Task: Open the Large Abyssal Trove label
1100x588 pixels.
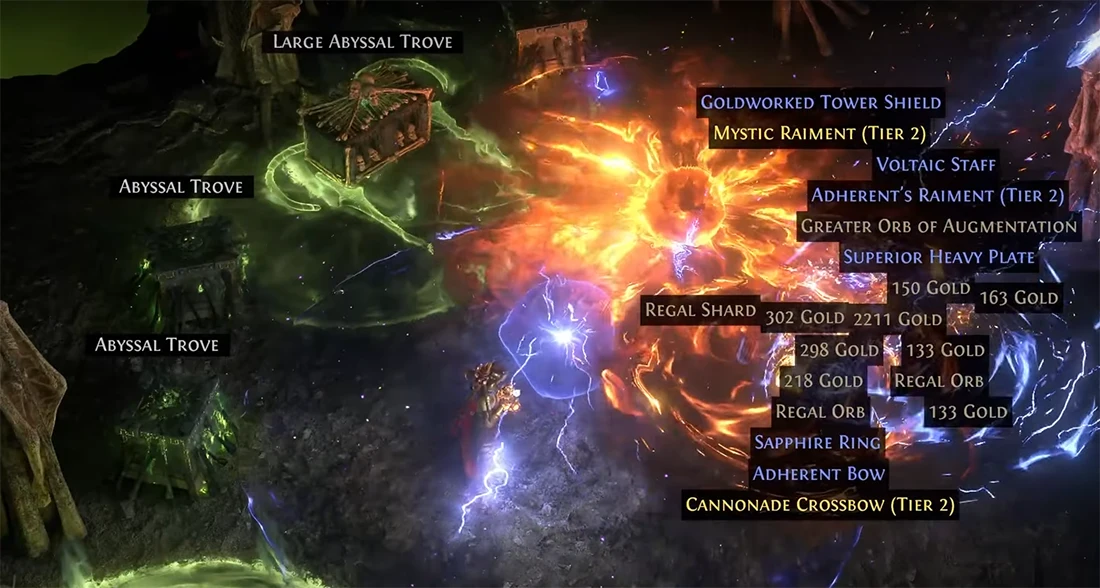Action: click(x=363, y=42)
